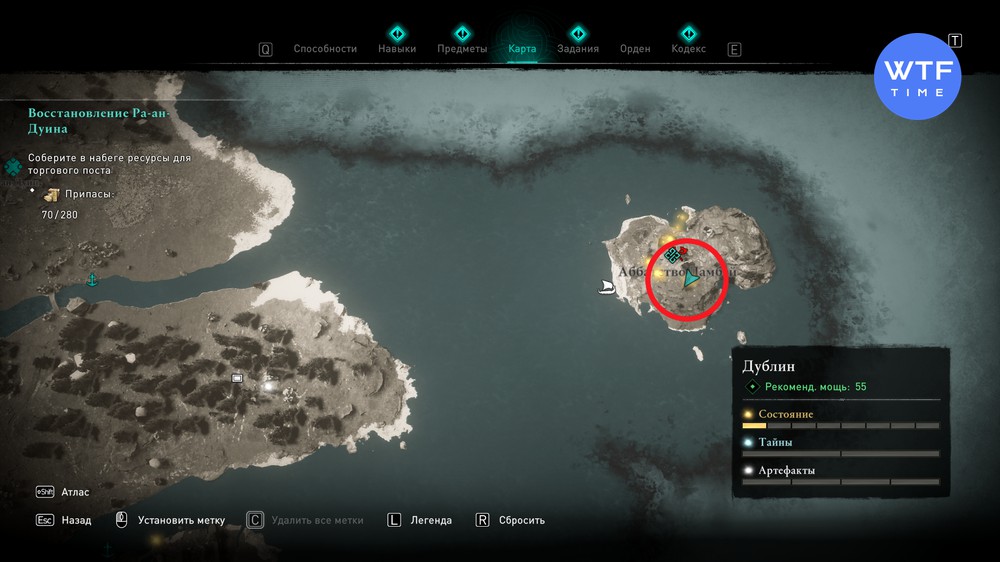This screenshot has width=1000, height=562.
Task: Choose Установить метку
Action: (x=181, y=520)
